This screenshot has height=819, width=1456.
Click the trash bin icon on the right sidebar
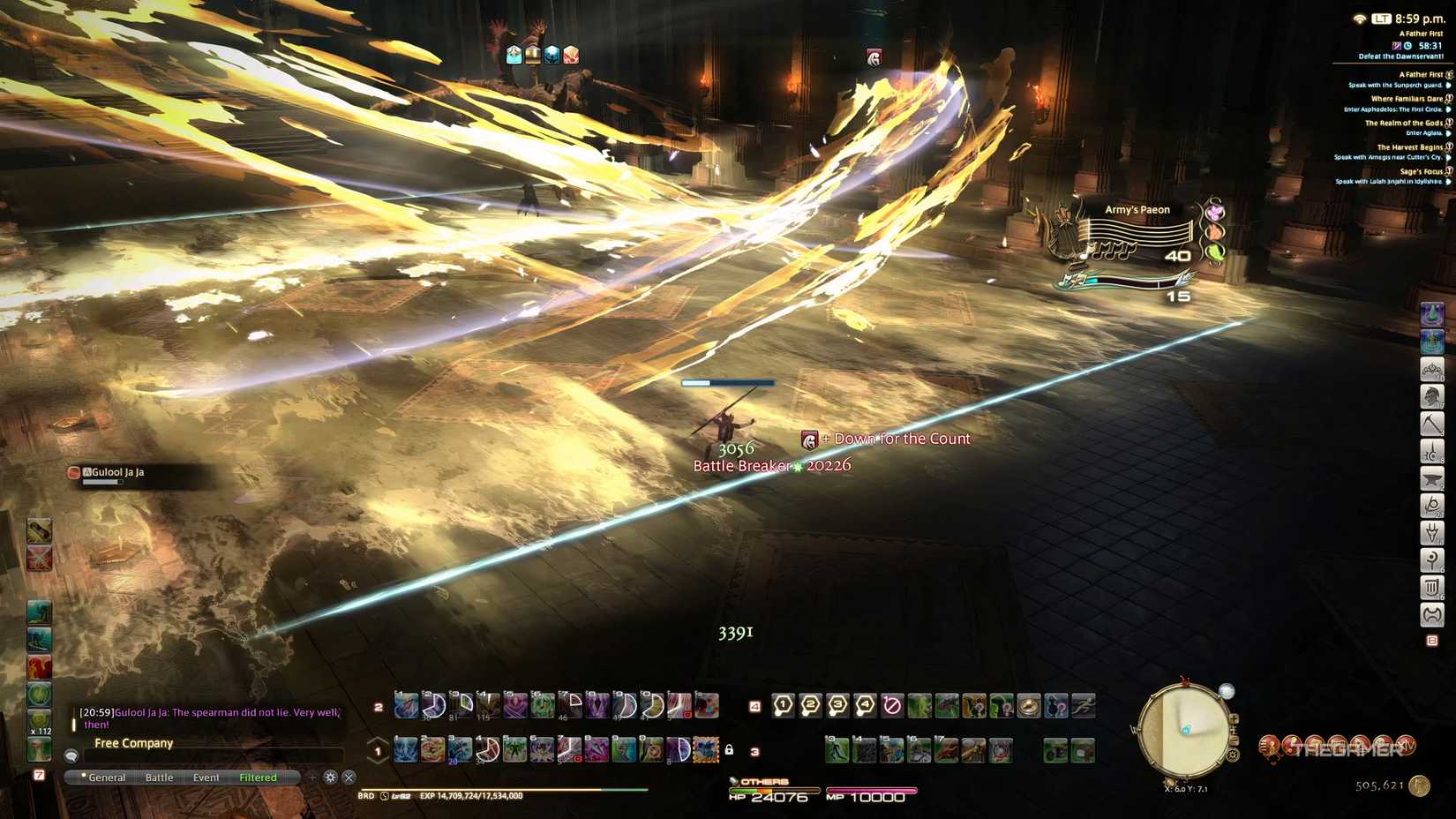pyautogui.click(x=1432, y=587)
